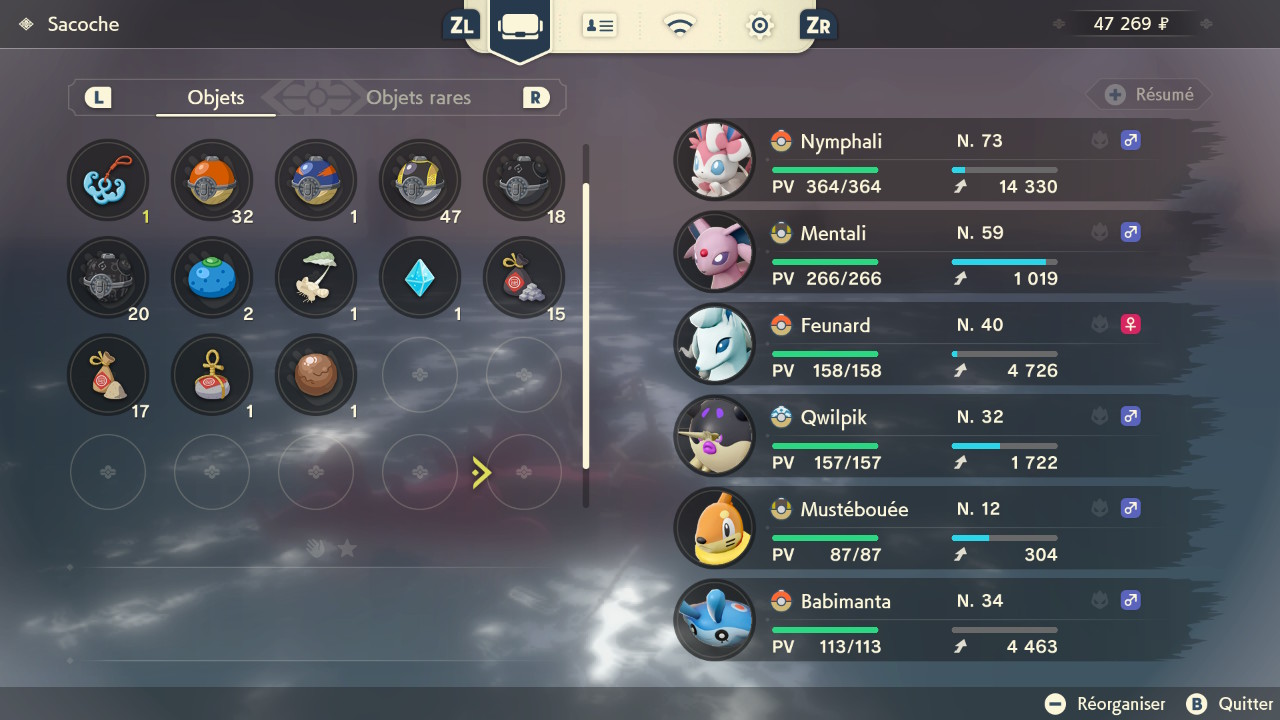
Task: Select the blue Great Ball item slot
Action: click(316, 180)
